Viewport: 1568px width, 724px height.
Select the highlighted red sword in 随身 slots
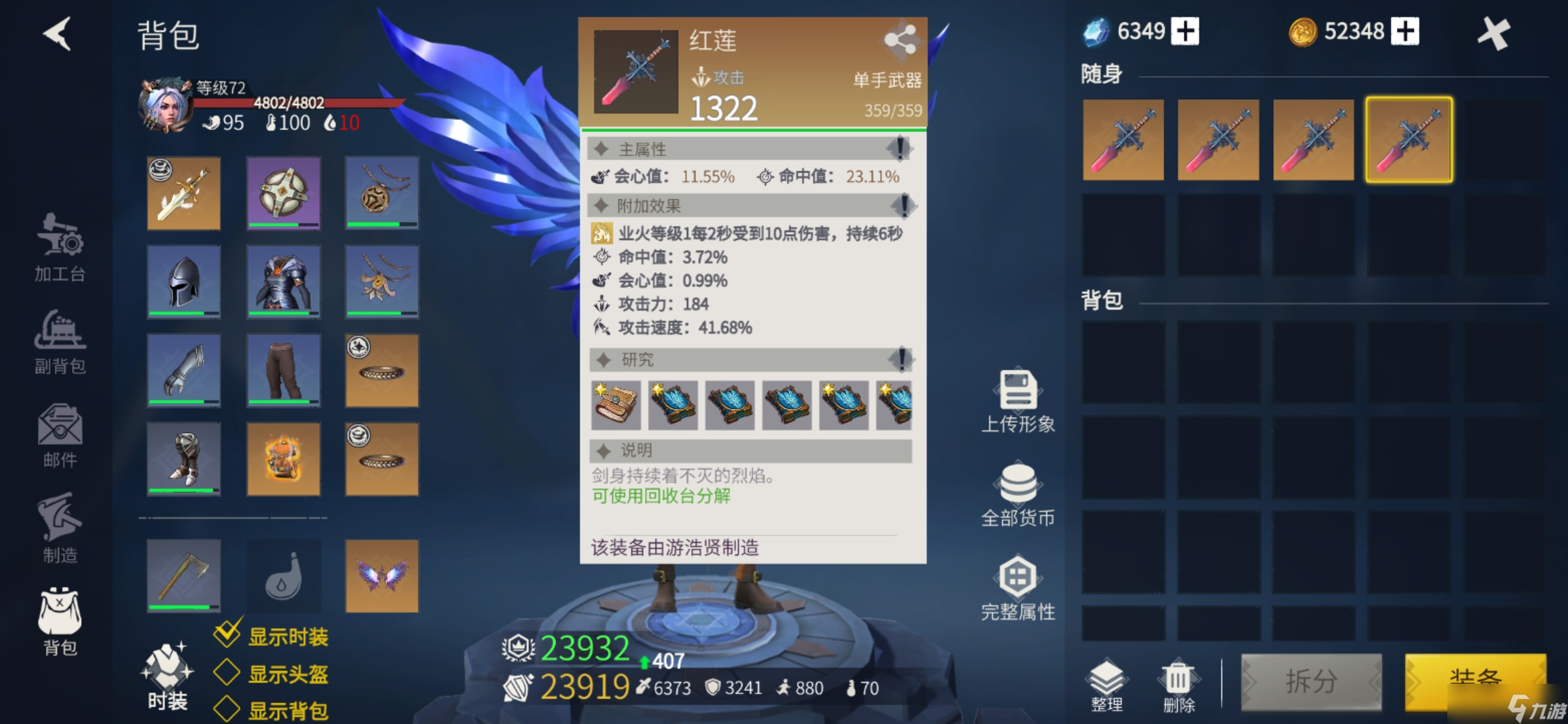pos(1409,139)
